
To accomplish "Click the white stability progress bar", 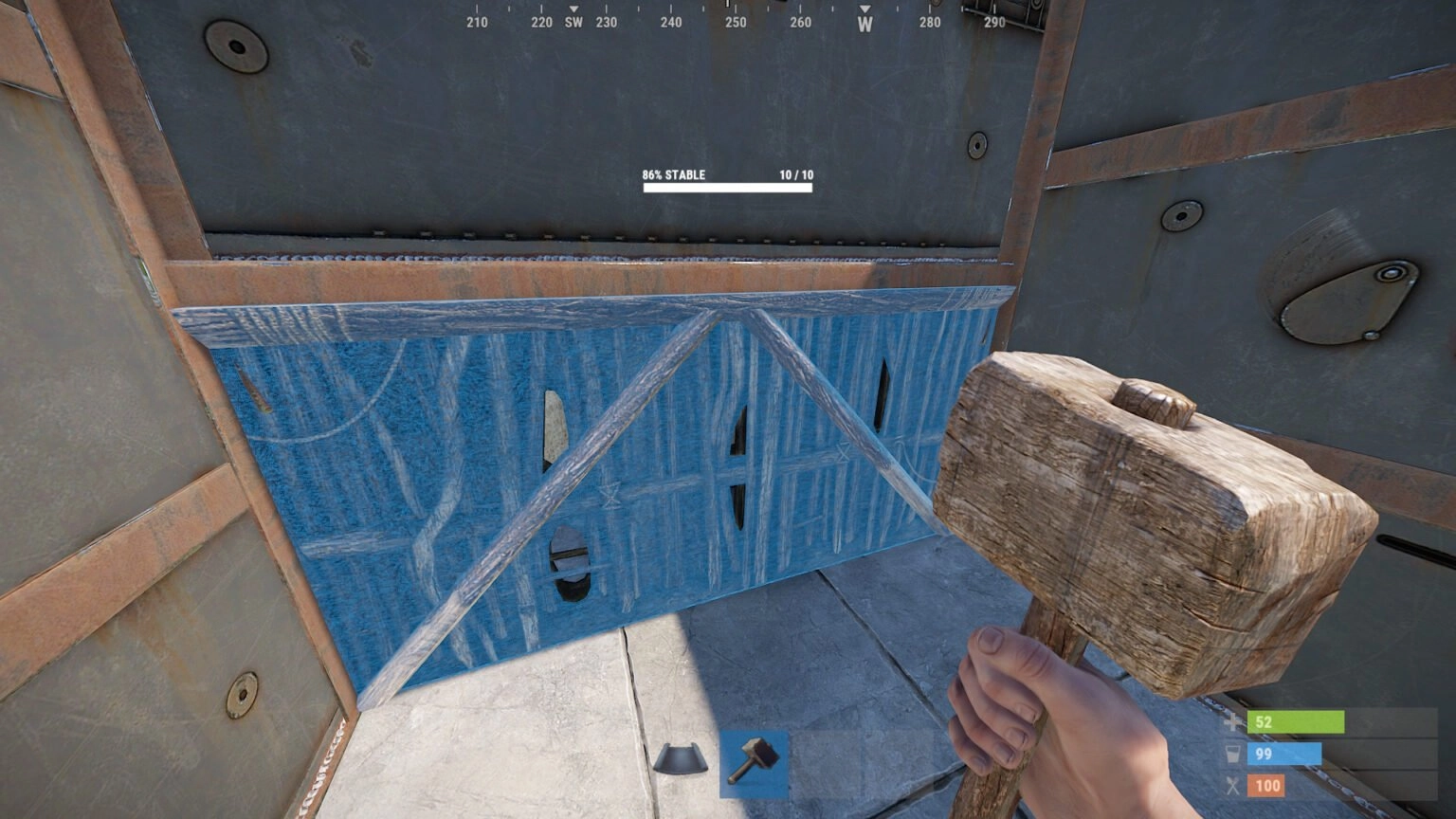I will [728, 188].
